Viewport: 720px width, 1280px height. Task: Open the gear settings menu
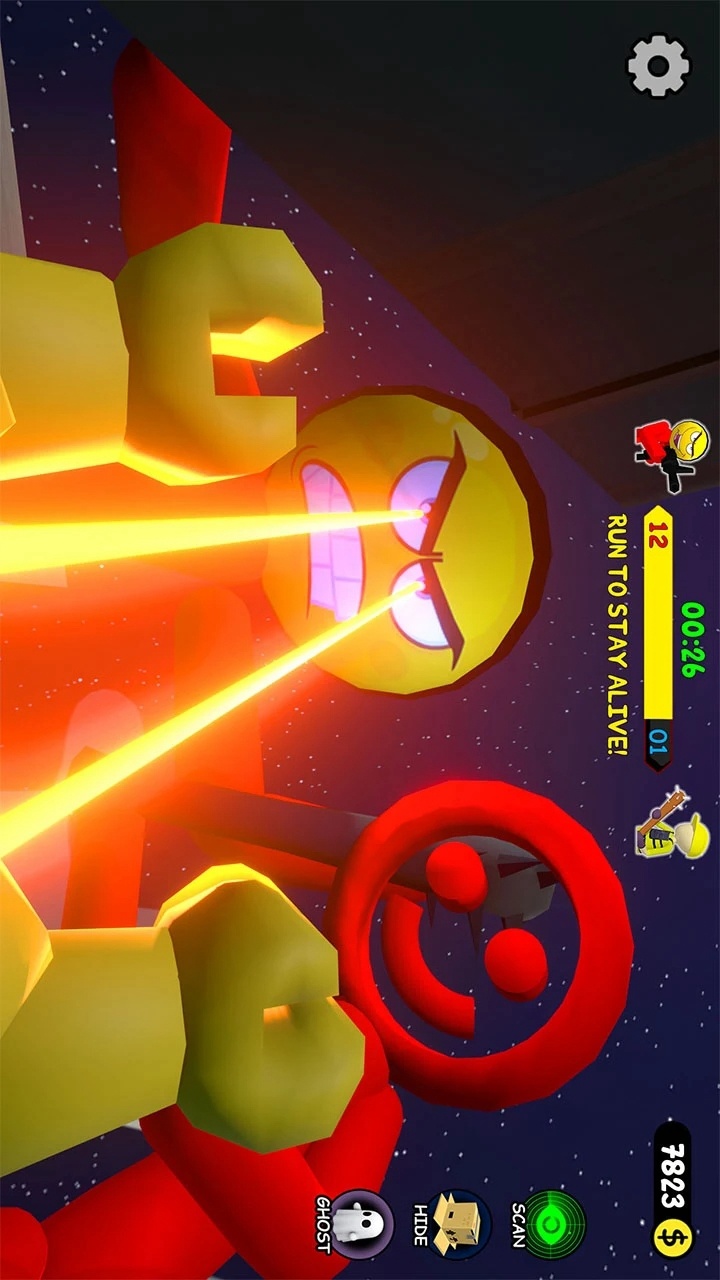pyautogui.click(x=658, y=66)
